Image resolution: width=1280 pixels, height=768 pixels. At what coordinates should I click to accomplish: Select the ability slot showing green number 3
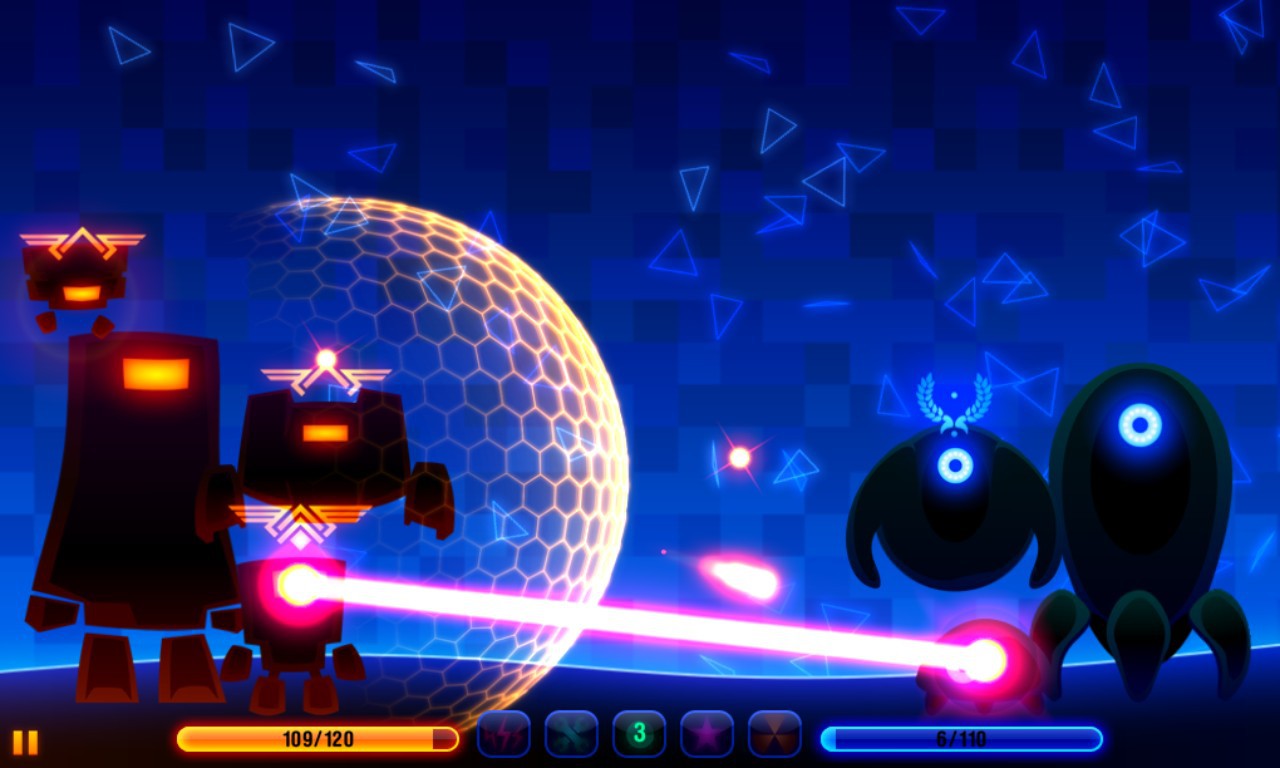pos(639,735)
